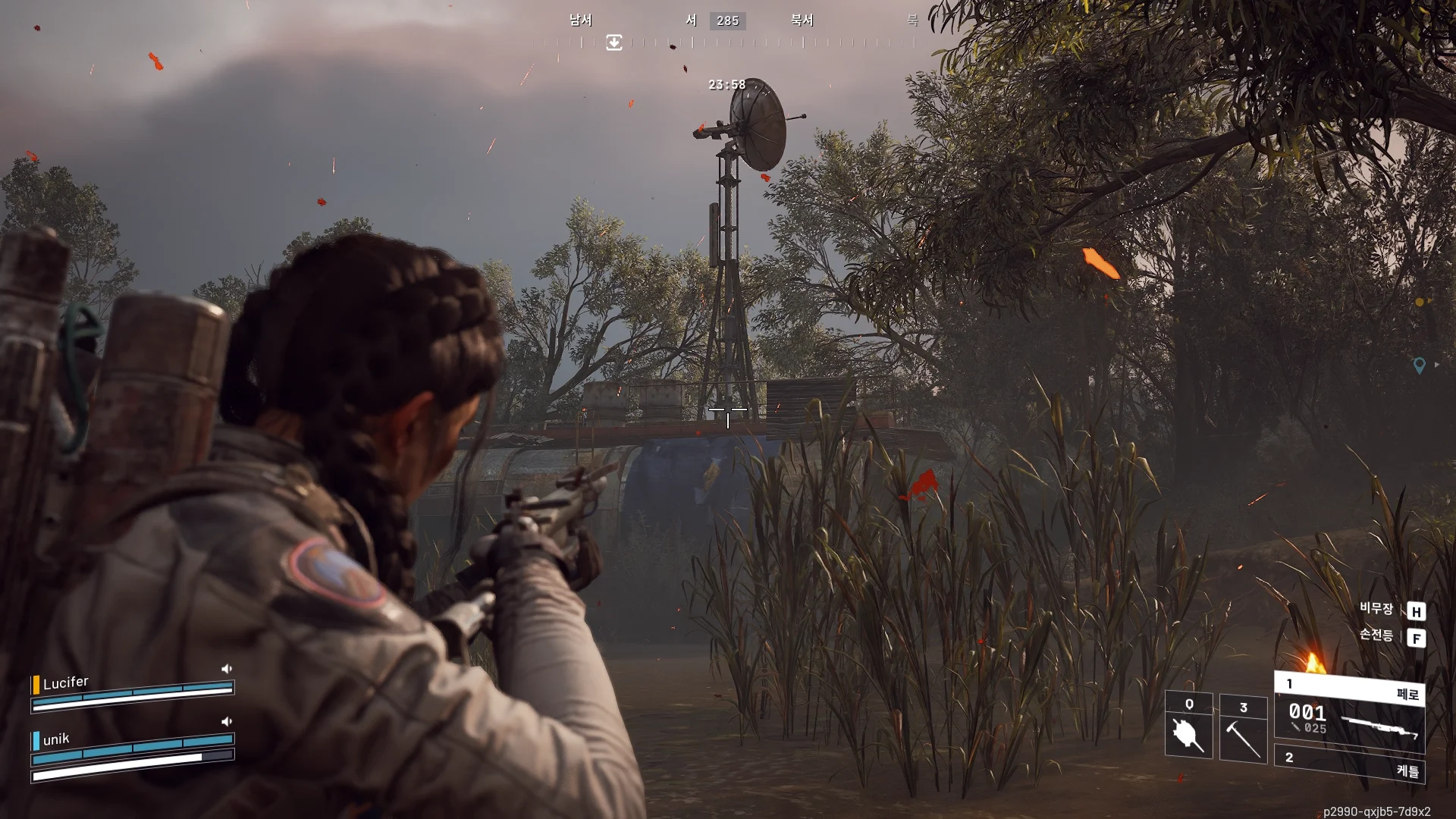Click the extraction marker on the compass
Viewport: 1456px width, 819px height.
(614, 42)
